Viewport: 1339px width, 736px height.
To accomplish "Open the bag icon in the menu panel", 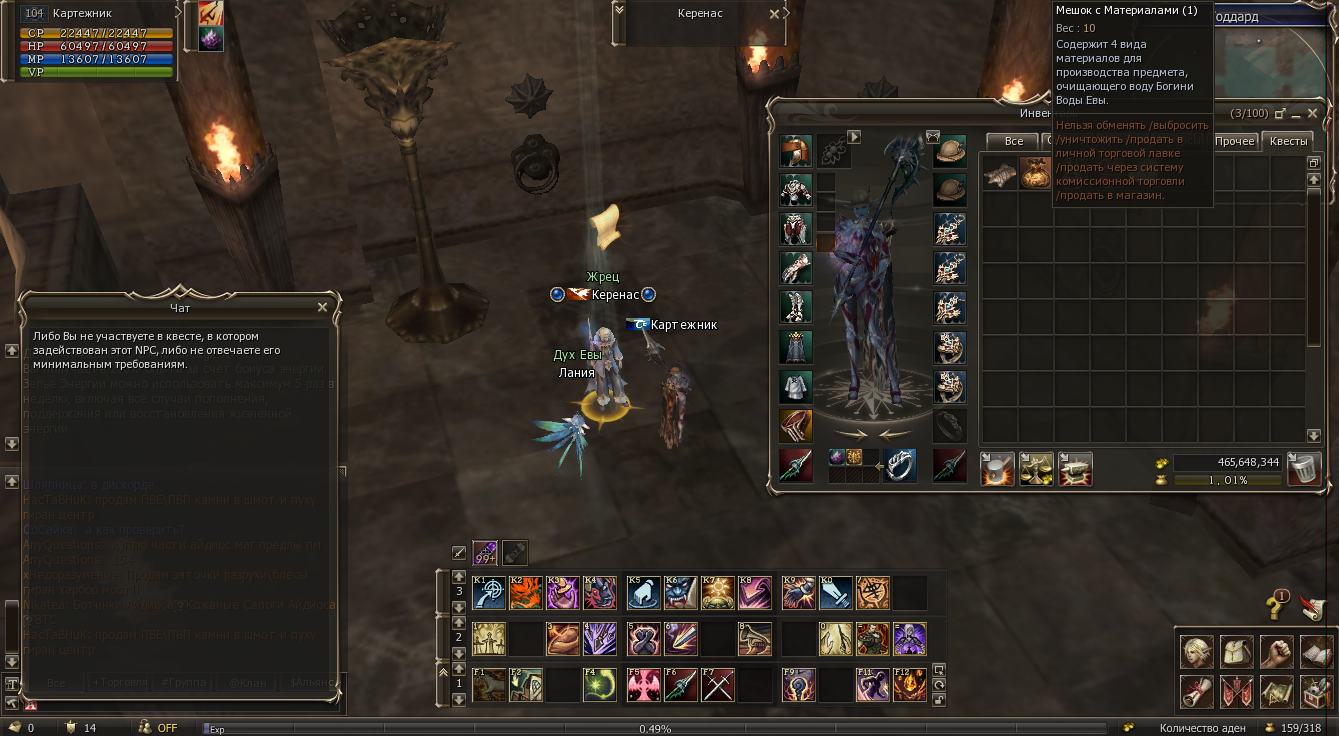I will coord(1236,652).
